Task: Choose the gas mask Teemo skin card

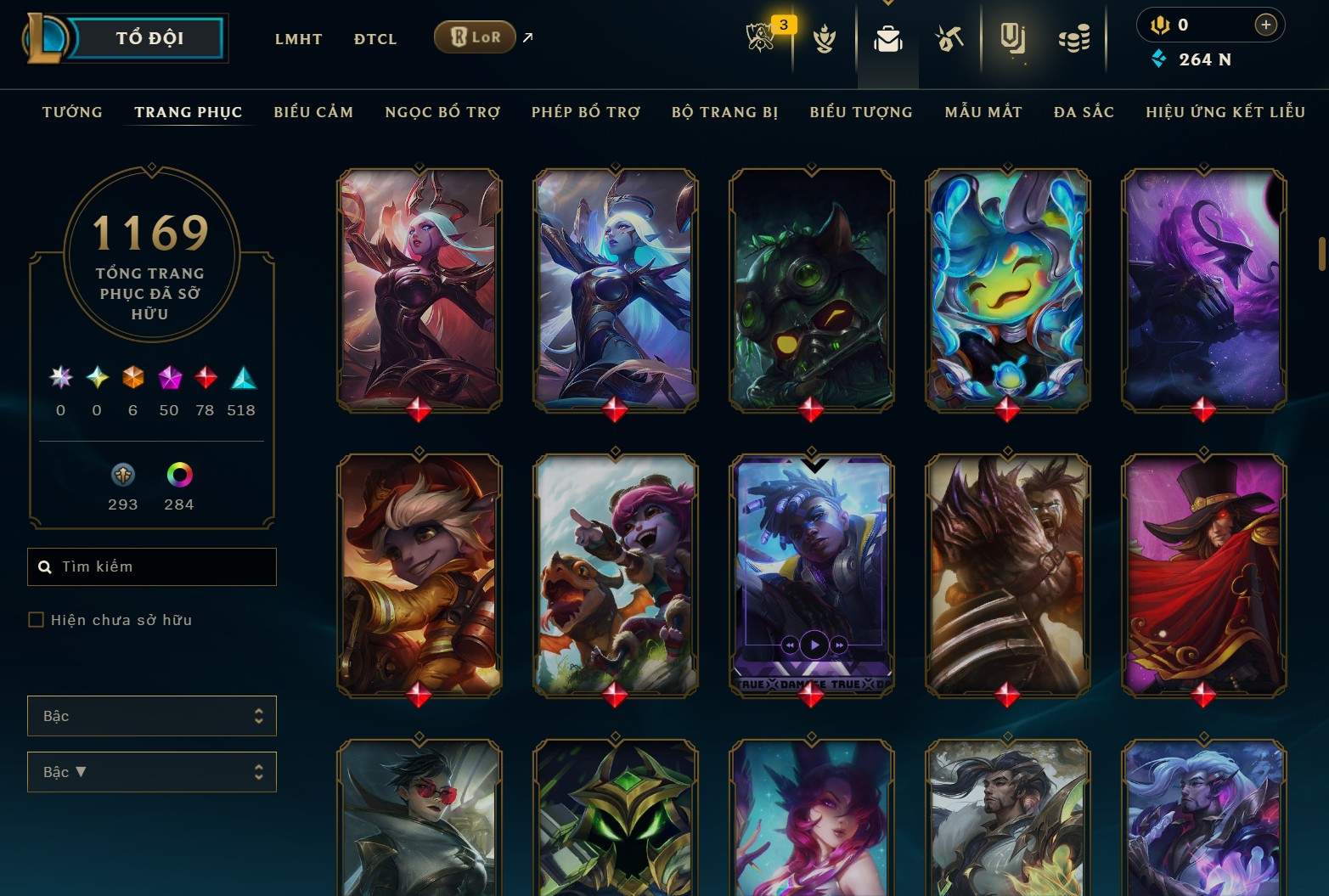Action: pos(811,289)
